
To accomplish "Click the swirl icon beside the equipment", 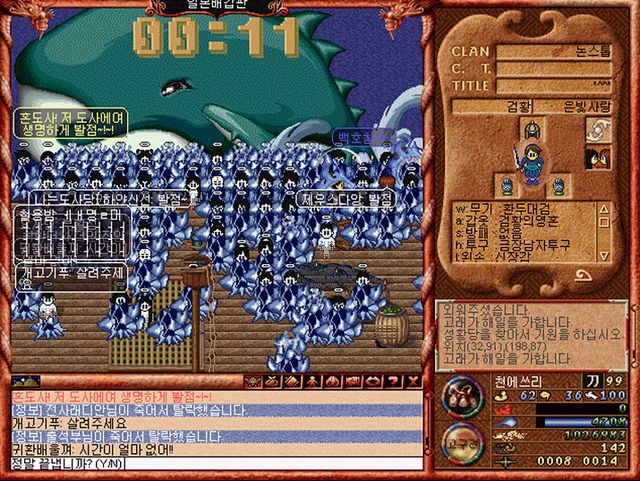I will pyautogui.click(x=599, y=128).
